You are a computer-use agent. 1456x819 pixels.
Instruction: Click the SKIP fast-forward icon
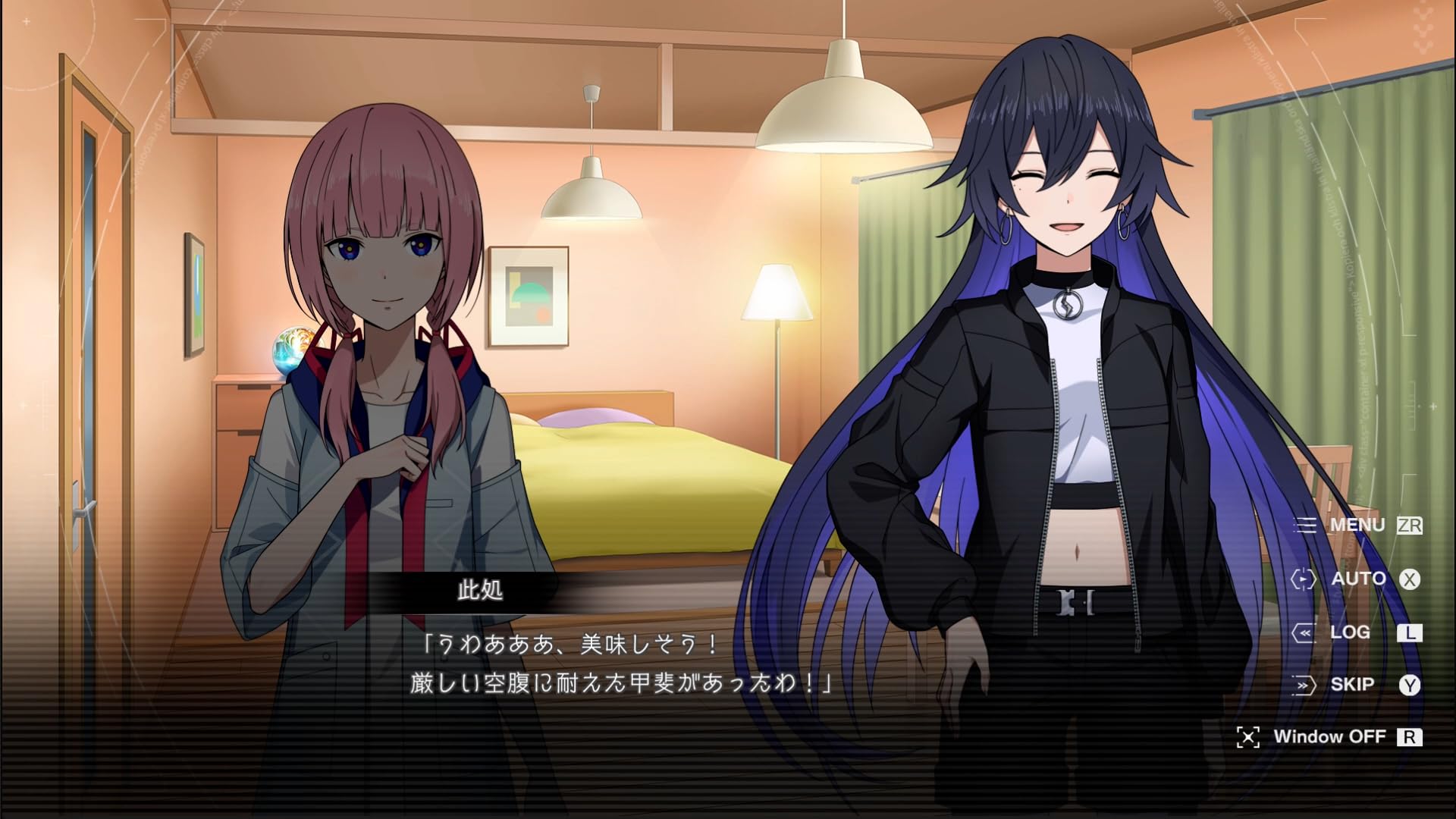tap(1306, 683)
